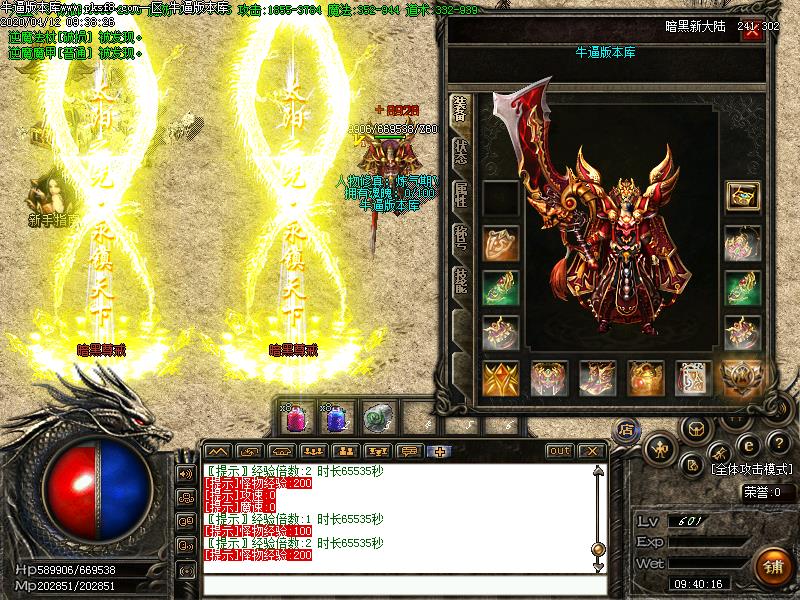Close the chat window with X
The height and width of the screenshot is (600, 800).
pyautogui.click(x=592, y=451)
